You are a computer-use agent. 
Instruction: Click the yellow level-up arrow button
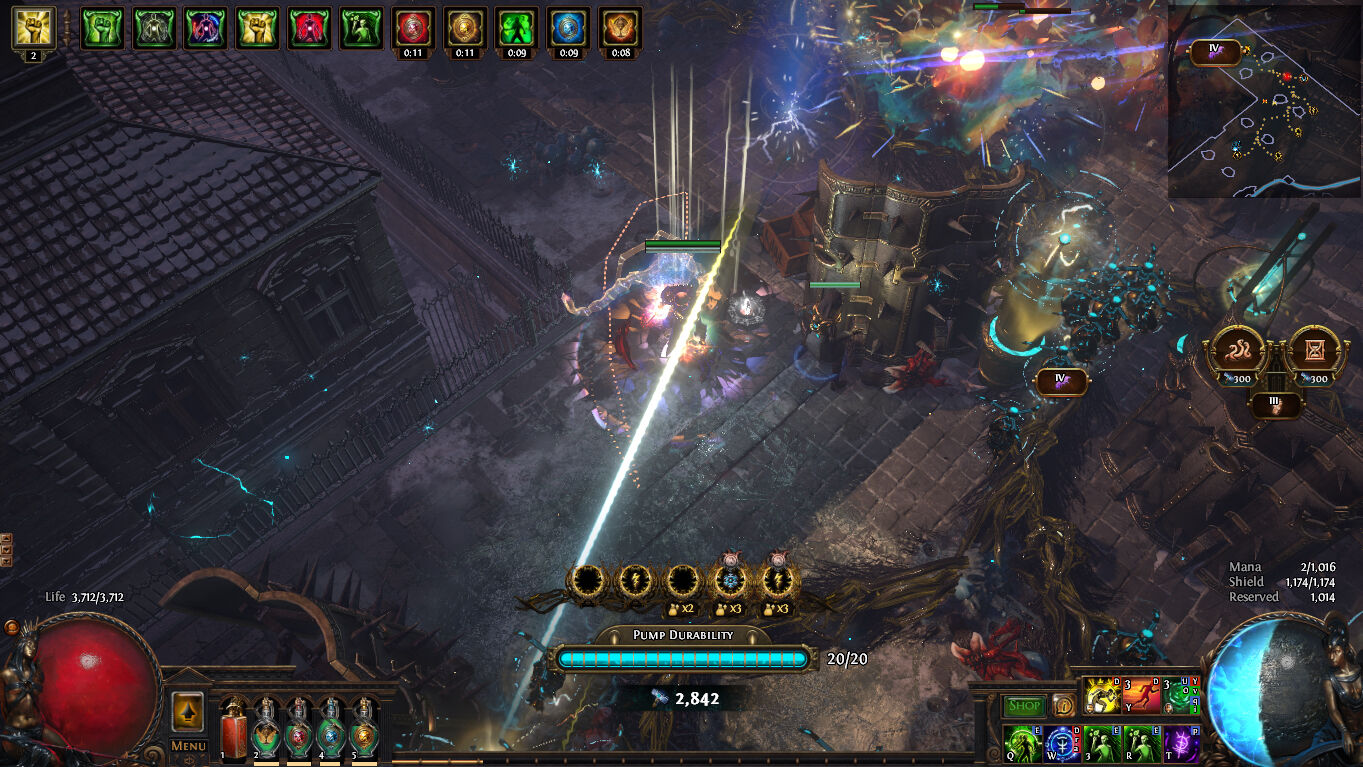(188, 711)
